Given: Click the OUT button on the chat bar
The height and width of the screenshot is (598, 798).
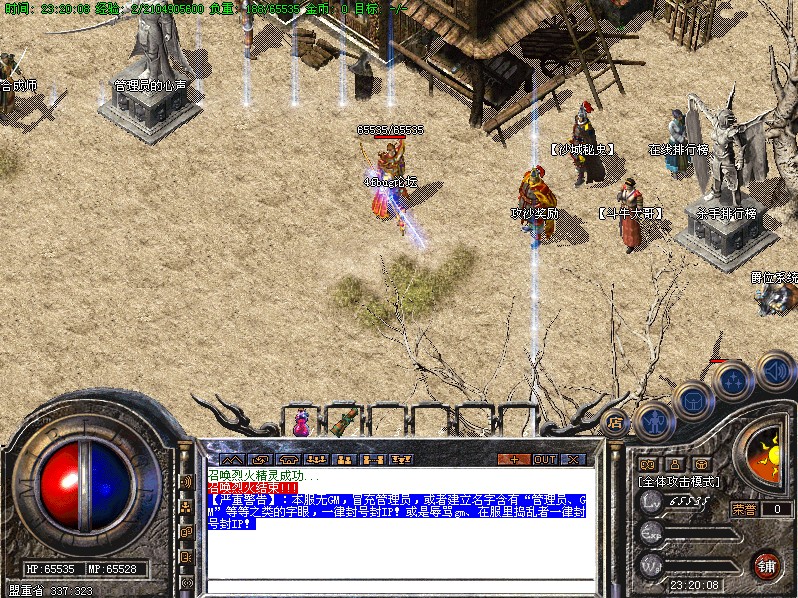Looking at the screenshot, I should click(544, 459).
